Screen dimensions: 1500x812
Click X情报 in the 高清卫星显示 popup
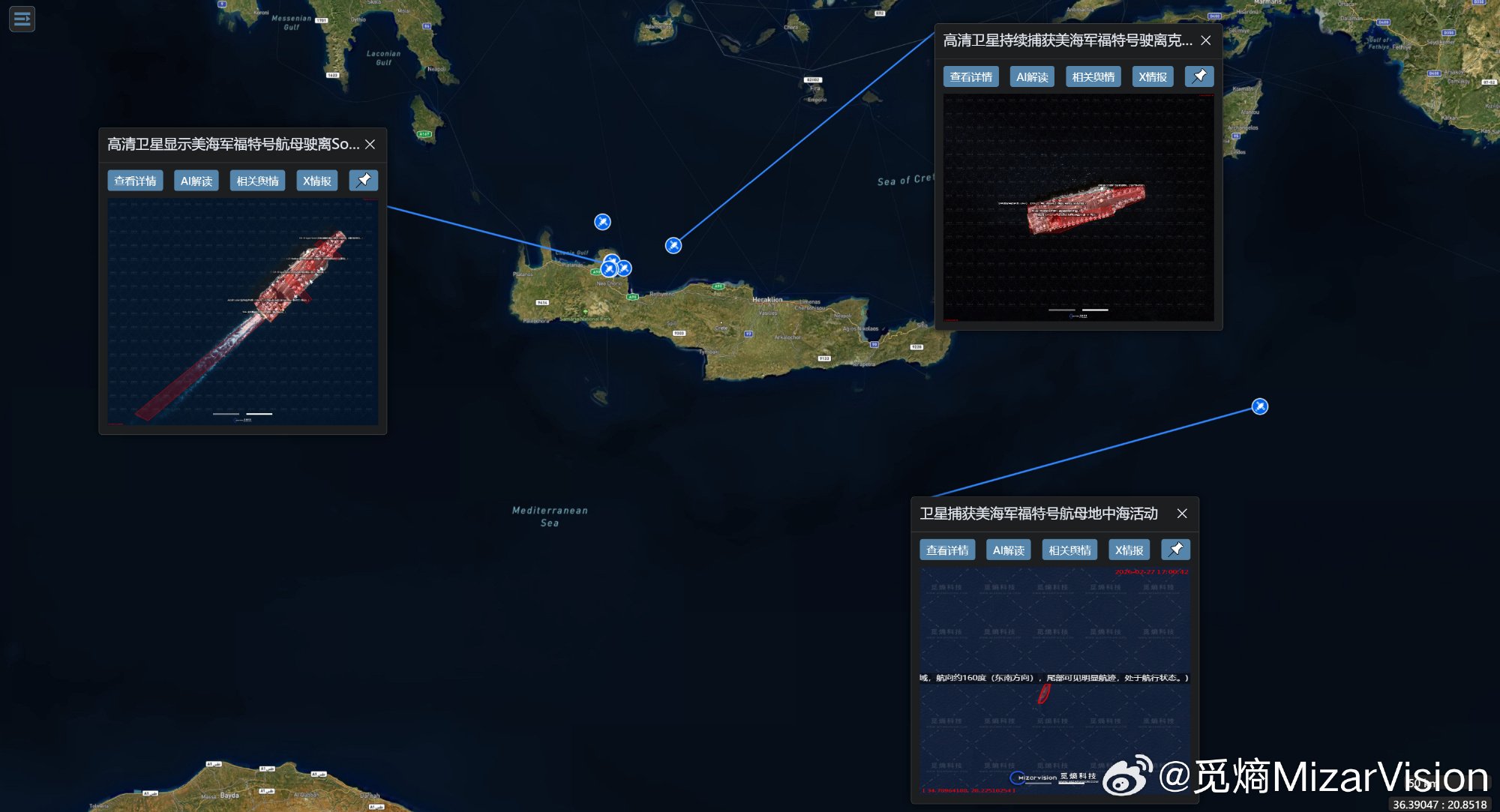click(316, 181)
